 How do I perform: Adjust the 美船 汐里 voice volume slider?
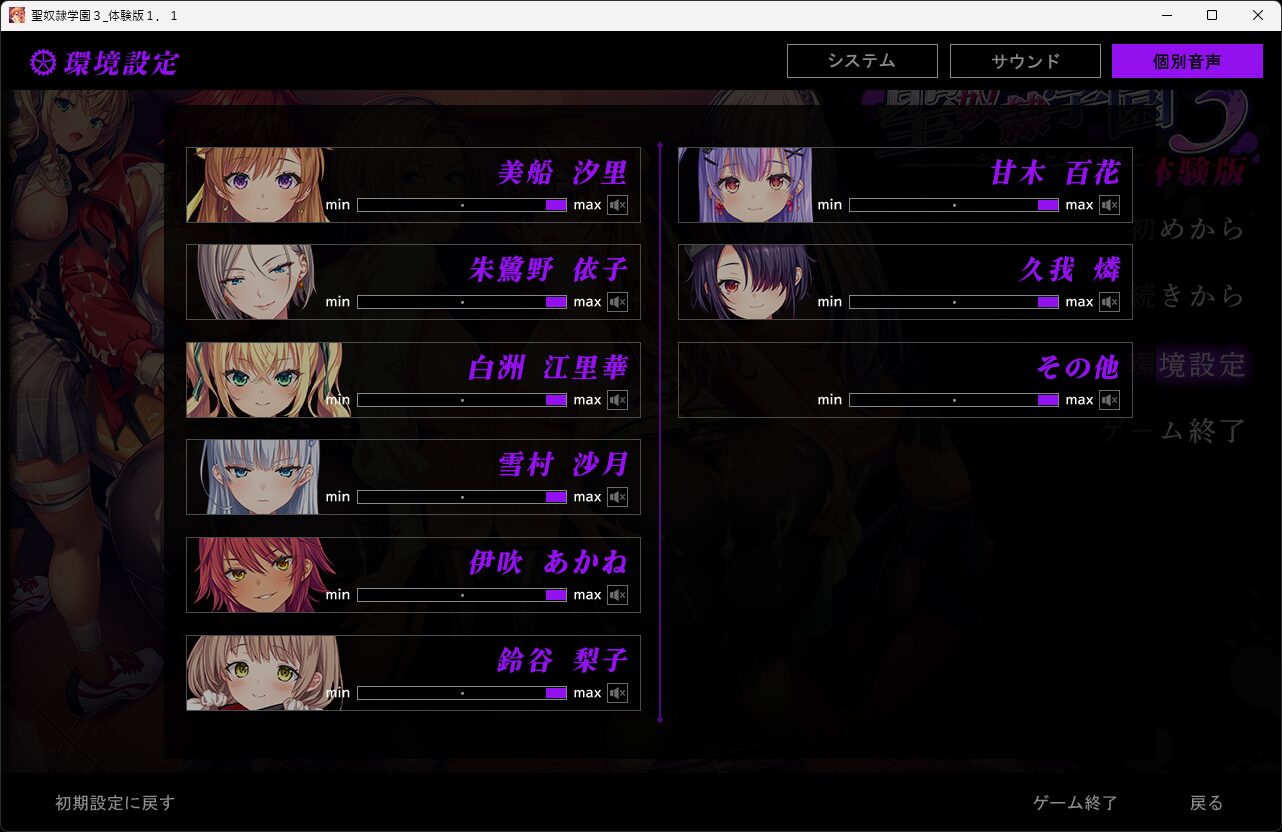(462, 205)
